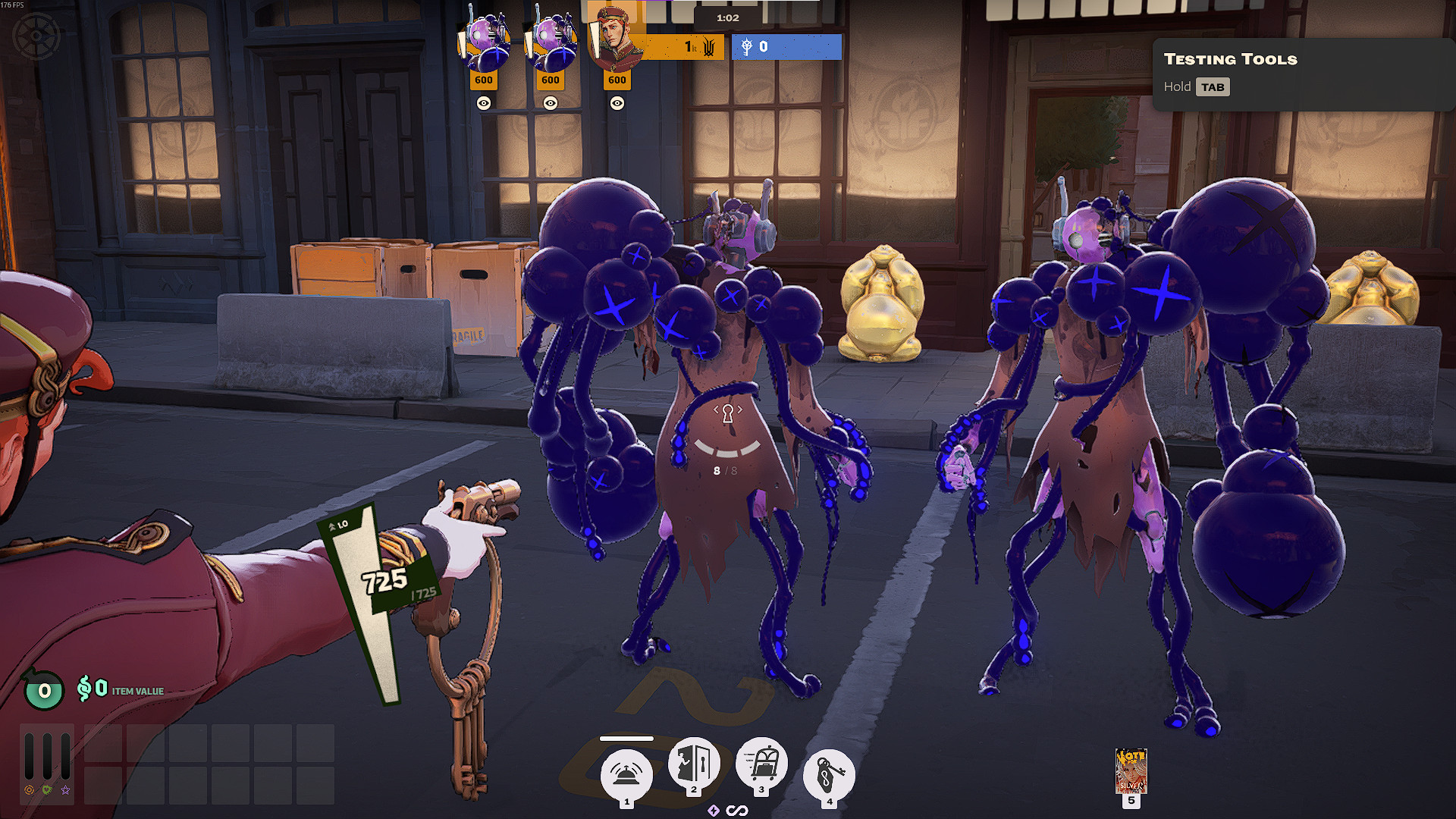Toggle the eye indicator under the second robot portrait
Viewport: 1456px width, 819px height.
[551, 103]
